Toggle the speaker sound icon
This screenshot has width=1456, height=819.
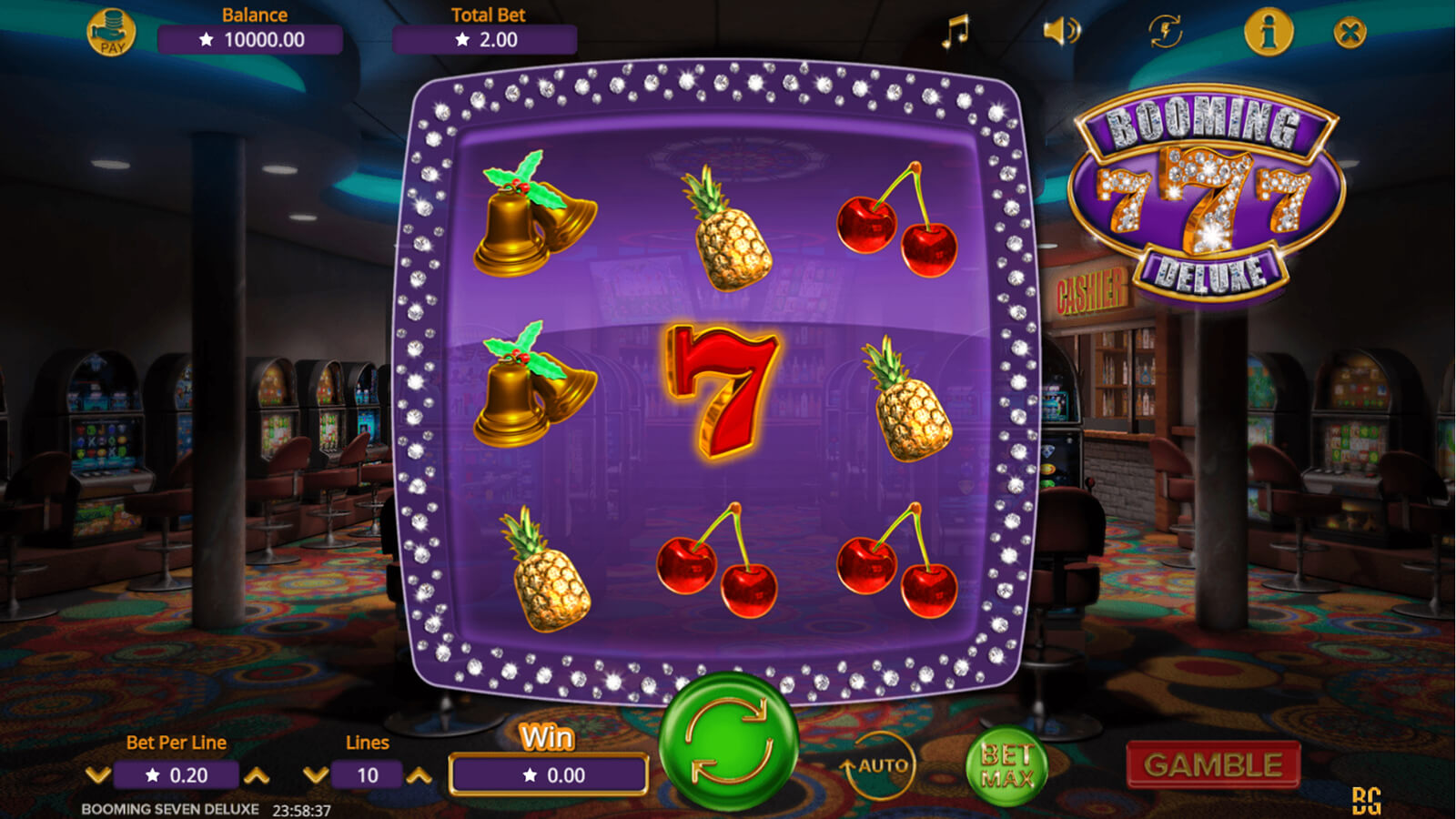[1060, 32]
